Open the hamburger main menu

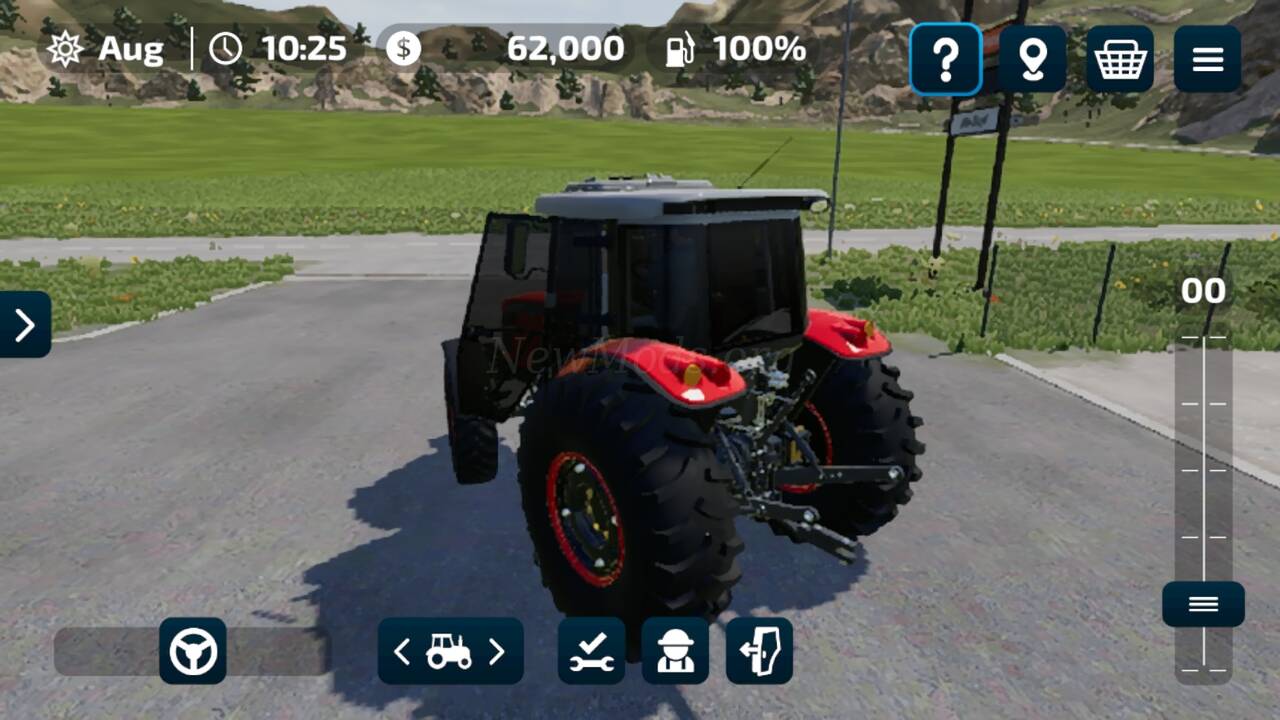point(1207,60)
